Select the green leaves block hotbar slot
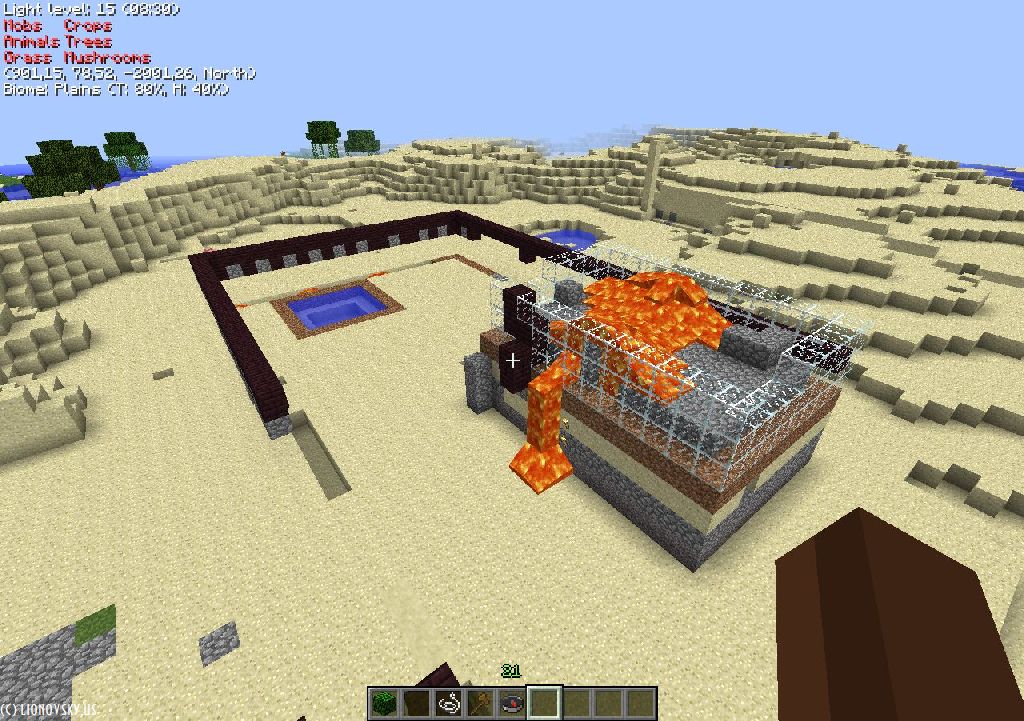1024x721 pixels. tap(384, 703)
